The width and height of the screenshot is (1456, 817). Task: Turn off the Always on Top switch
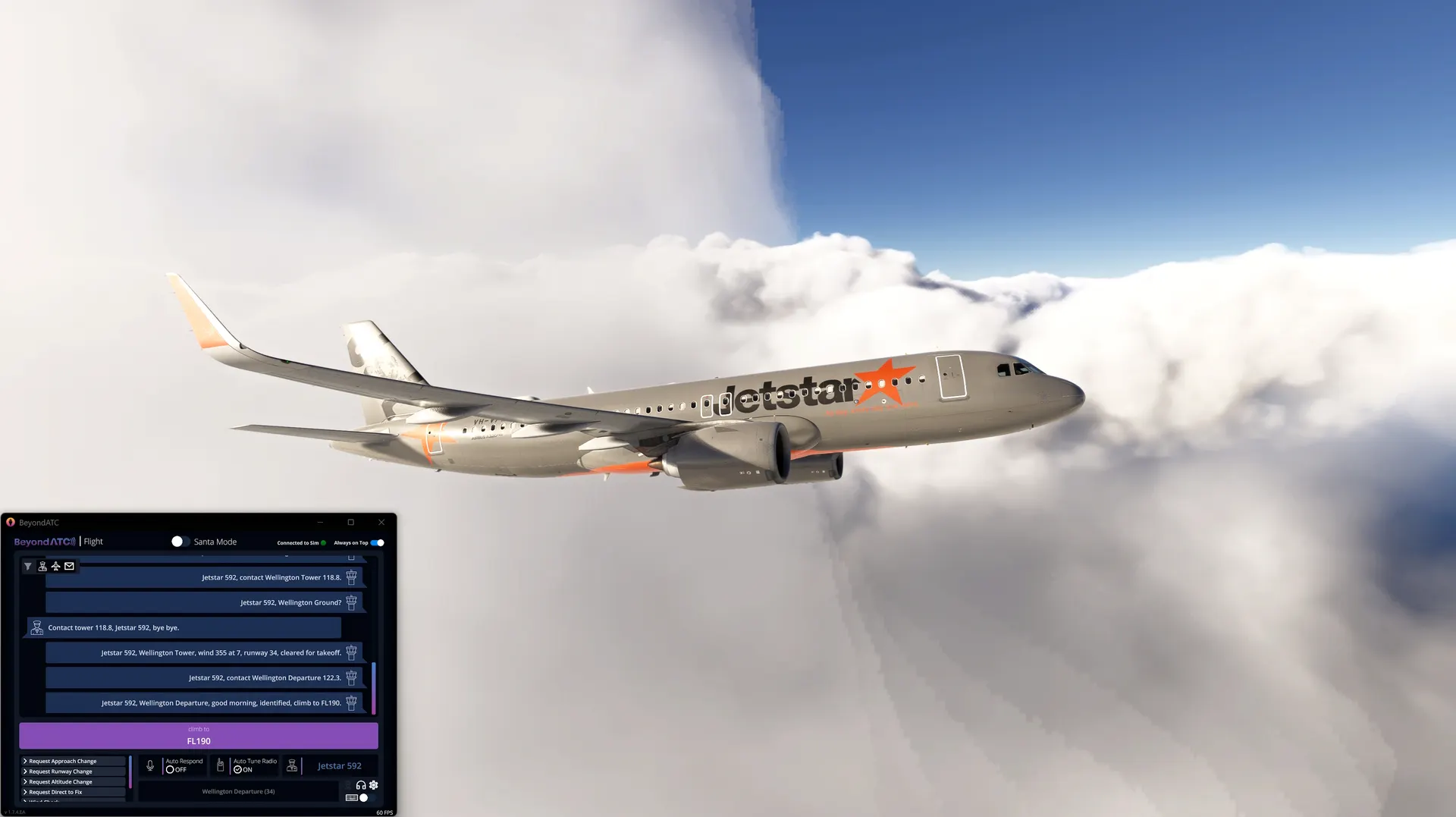pyautogui.click(x=378, y=543)
